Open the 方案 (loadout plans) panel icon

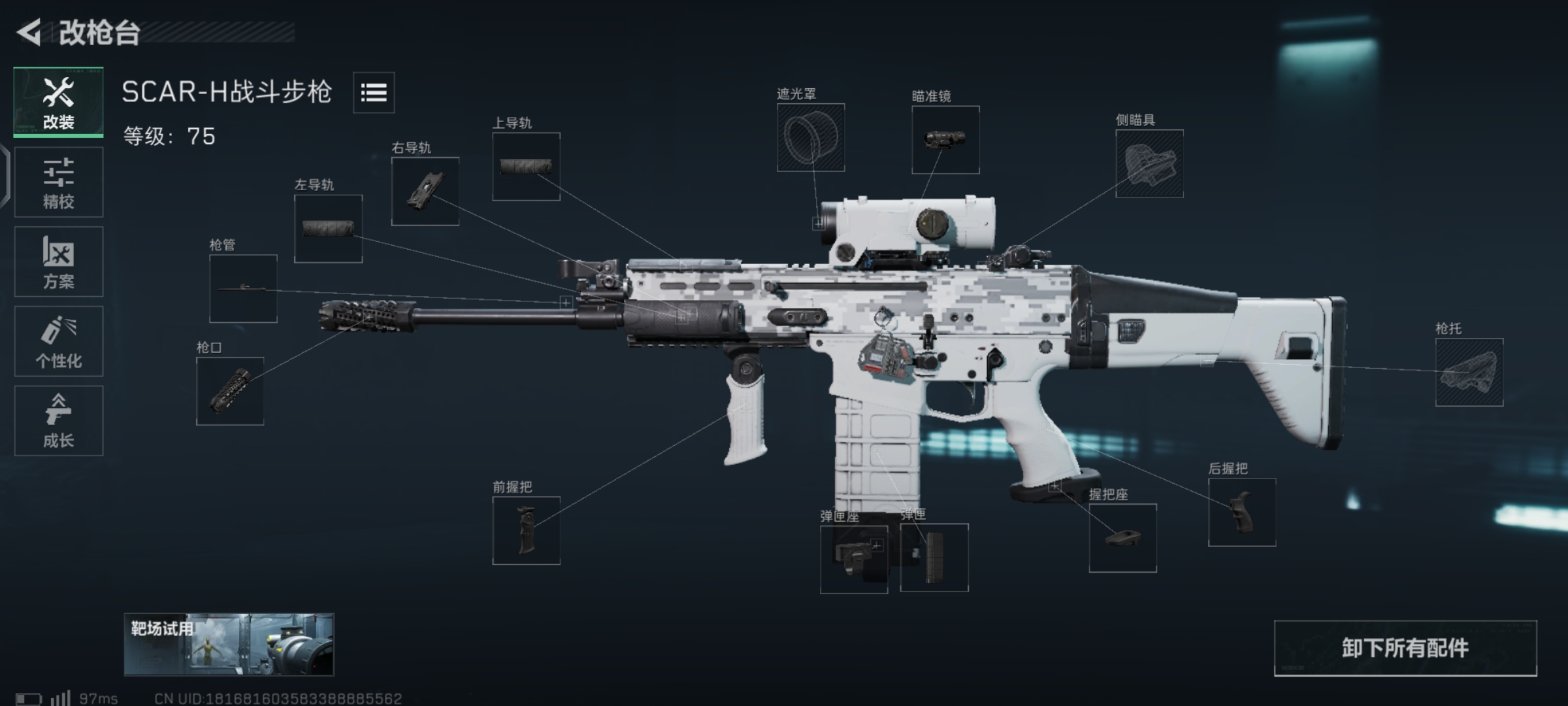tap(58, 261)
